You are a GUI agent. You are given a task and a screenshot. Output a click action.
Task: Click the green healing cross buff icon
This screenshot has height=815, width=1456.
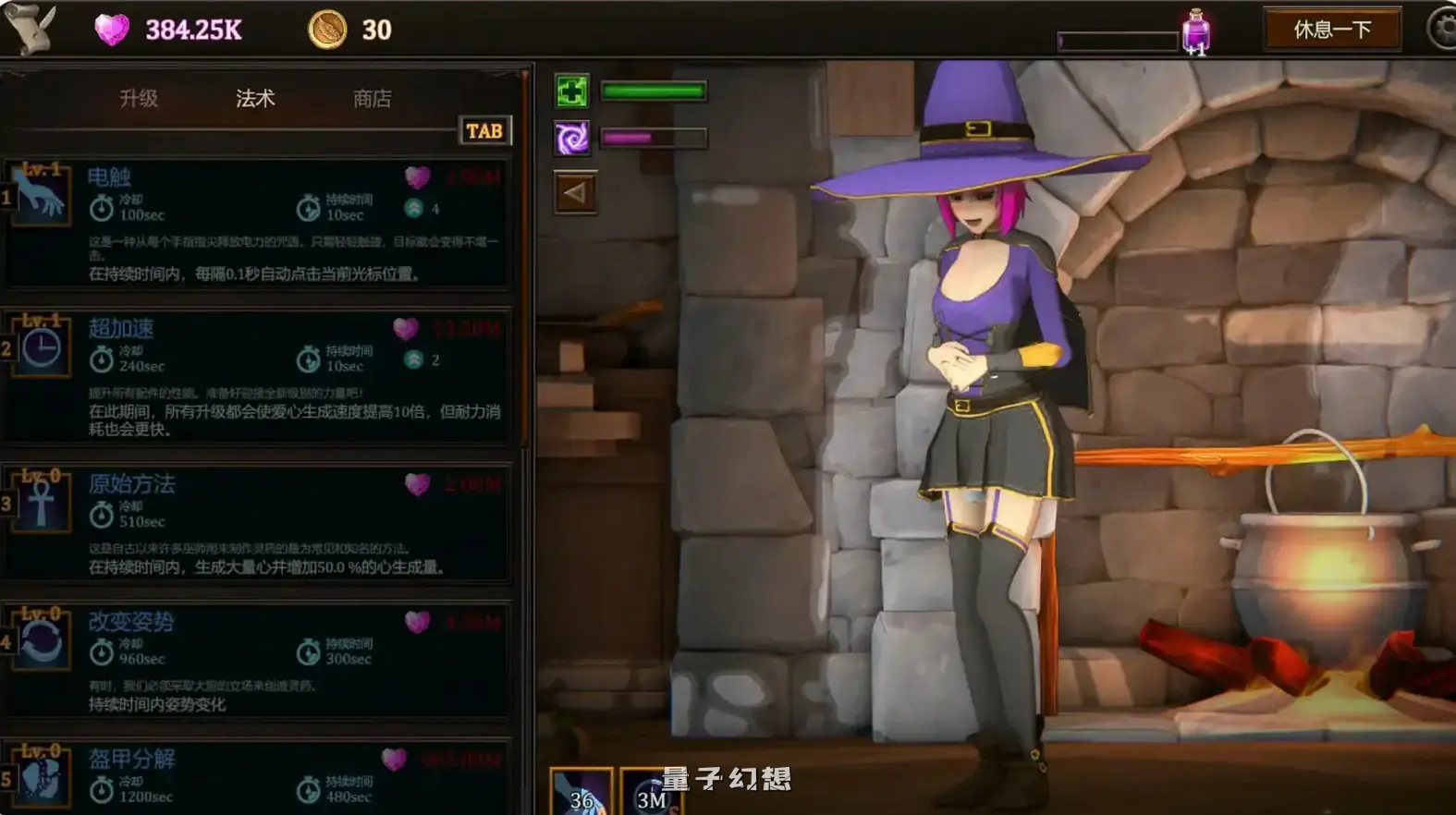tap(571, 91)
